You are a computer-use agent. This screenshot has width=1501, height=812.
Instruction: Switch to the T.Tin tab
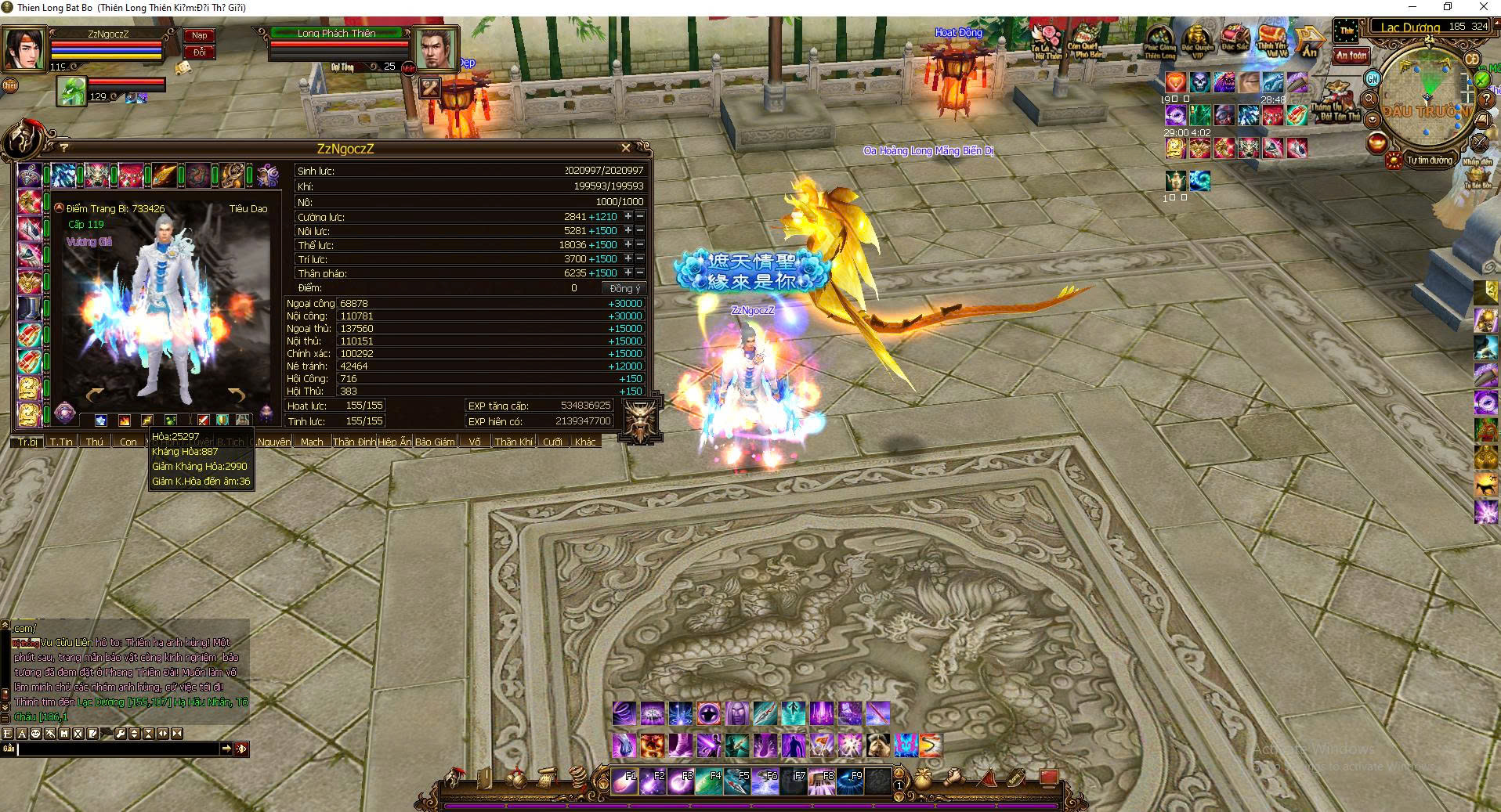[x=61, y=442]
